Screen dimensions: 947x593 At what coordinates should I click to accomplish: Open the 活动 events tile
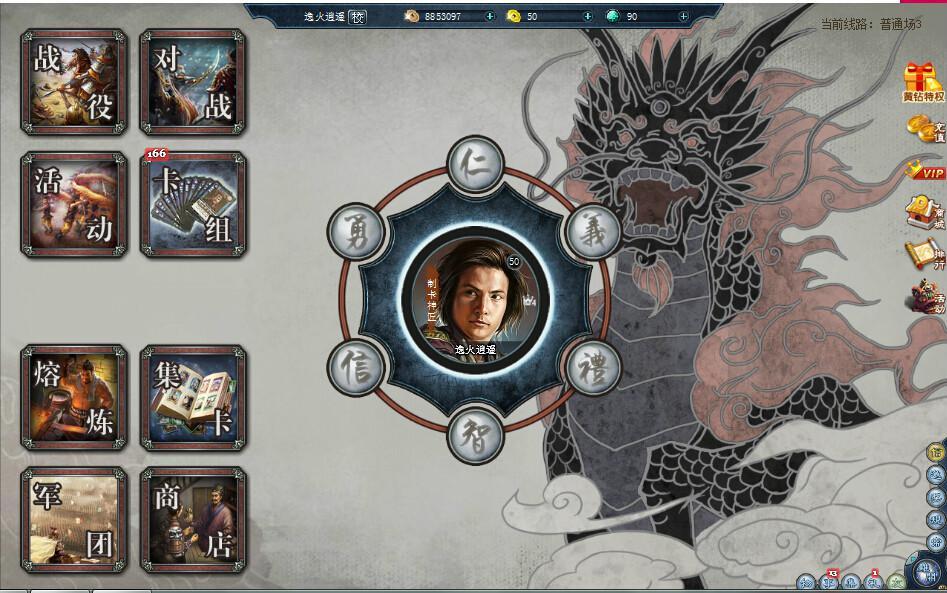[73, 204]
